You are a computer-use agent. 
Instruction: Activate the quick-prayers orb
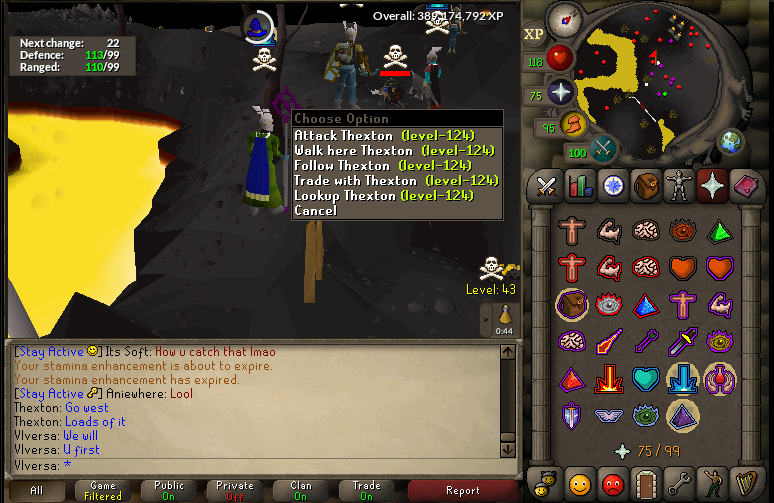point(560,93)
